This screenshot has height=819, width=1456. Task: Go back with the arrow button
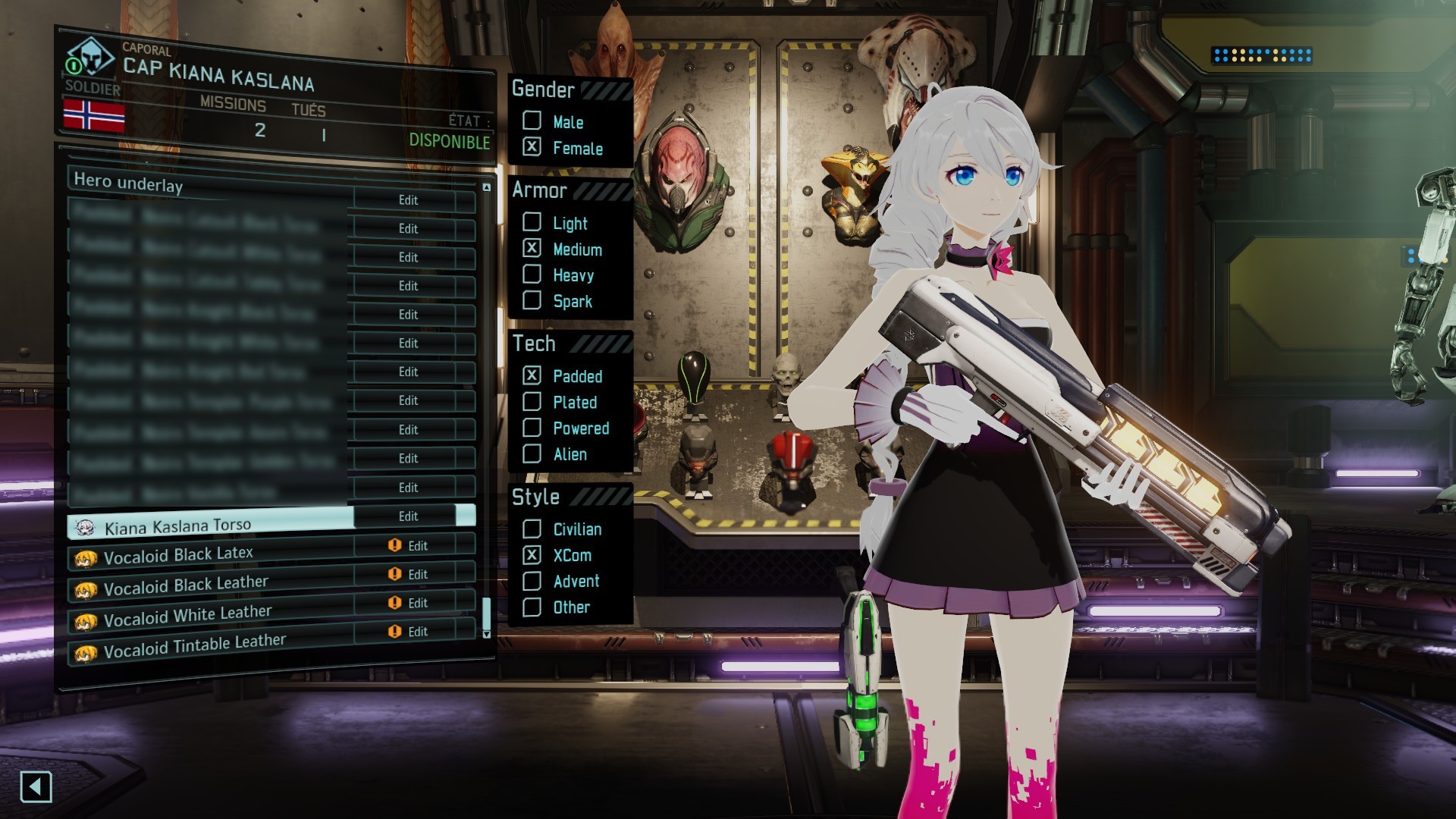(36, 786)
